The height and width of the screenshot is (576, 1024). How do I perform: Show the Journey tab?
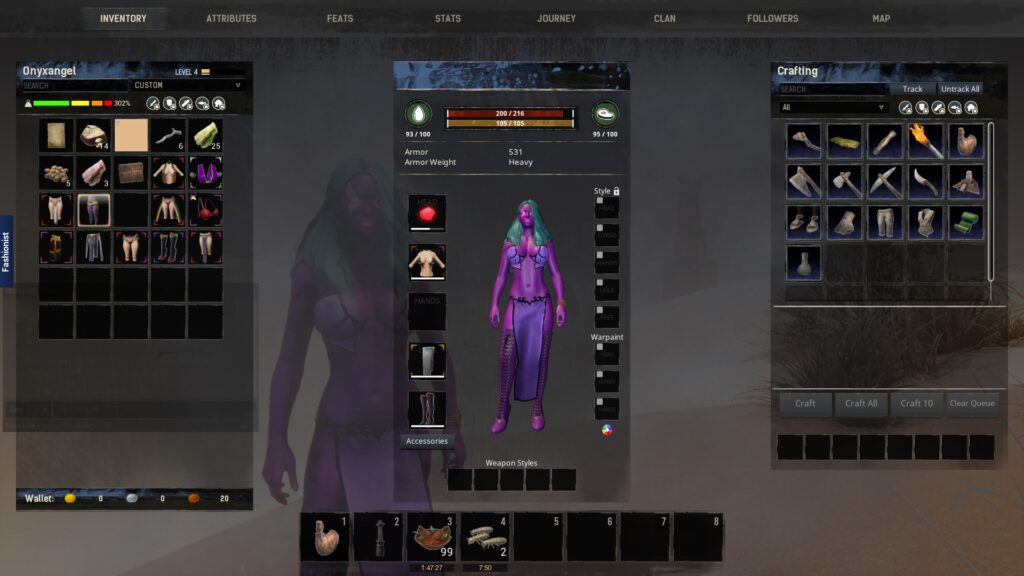coord(556,18)
